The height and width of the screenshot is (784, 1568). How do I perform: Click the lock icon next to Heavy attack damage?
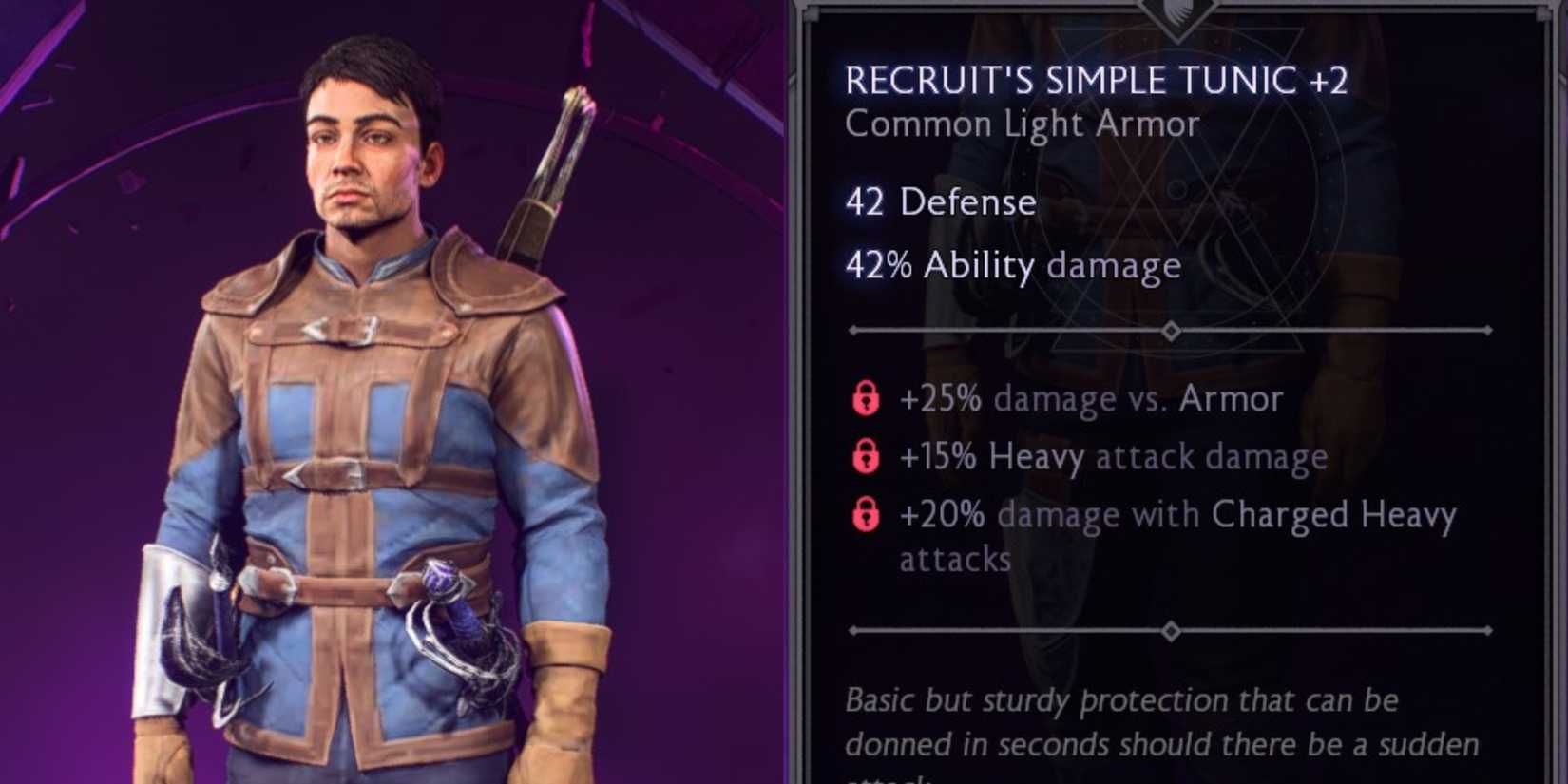867,457
